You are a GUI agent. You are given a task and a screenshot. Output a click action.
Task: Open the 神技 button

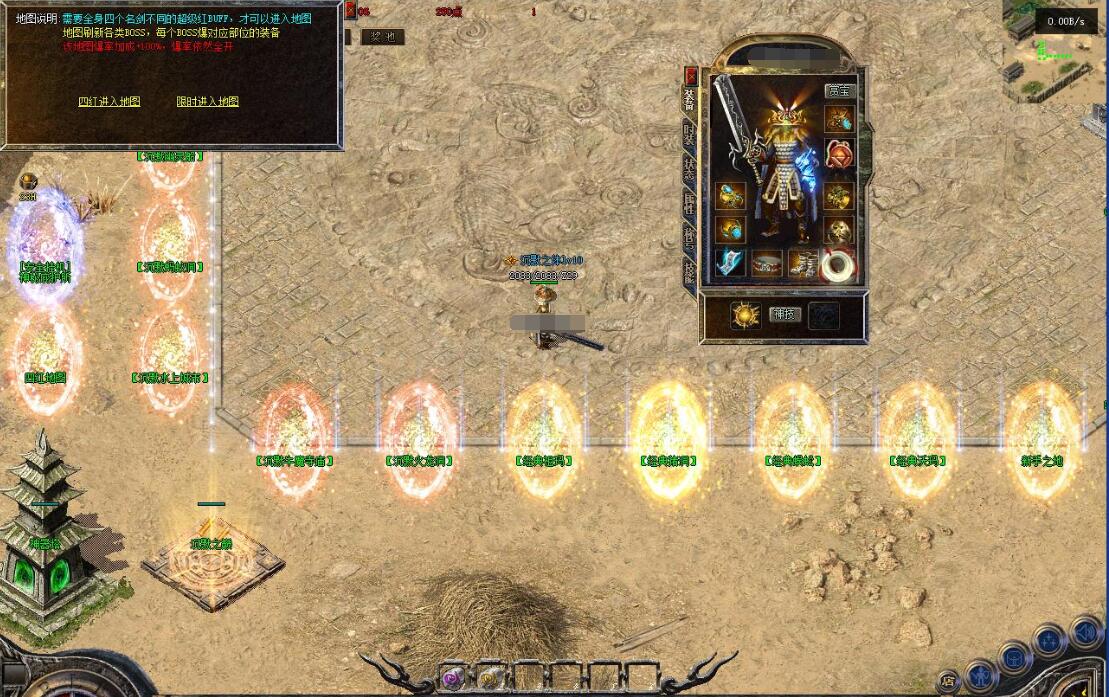point(784,314)
